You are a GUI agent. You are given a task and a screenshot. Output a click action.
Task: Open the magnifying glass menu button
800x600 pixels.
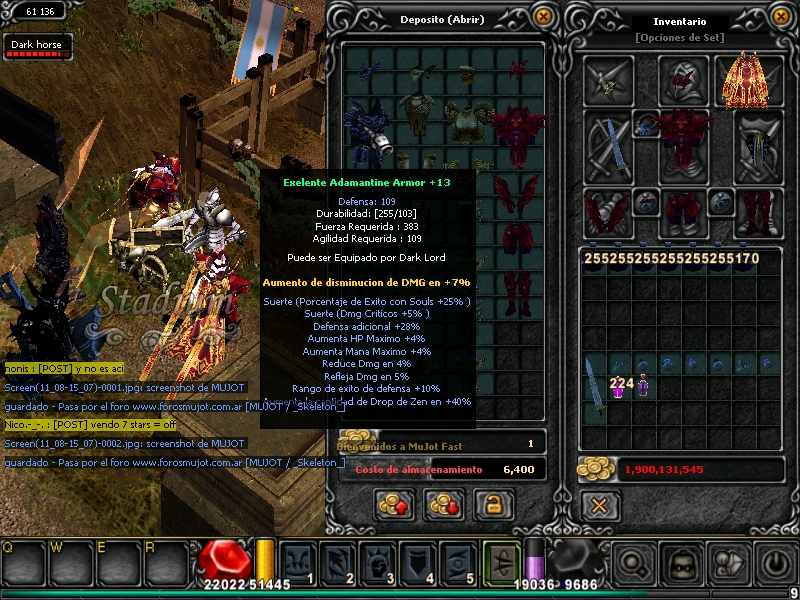point(634,564)
